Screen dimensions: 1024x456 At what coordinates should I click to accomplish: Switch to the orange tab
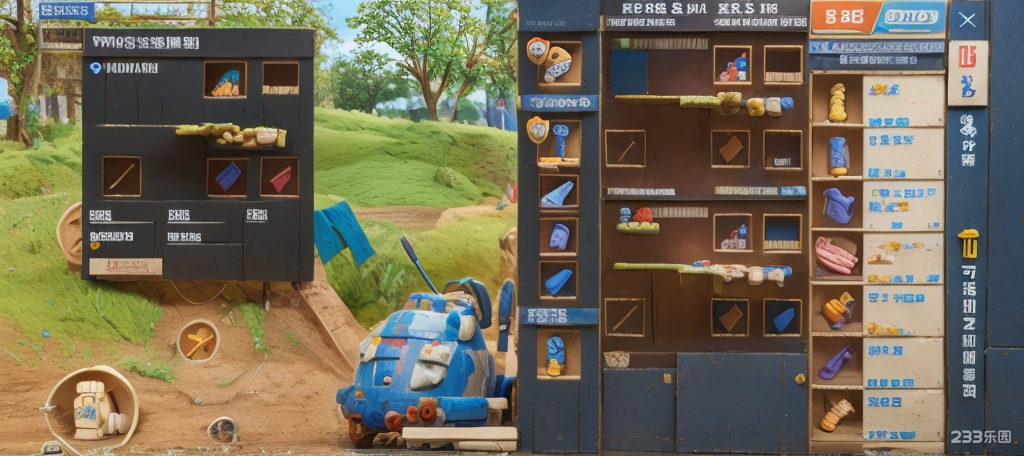(x=845, y=17)
